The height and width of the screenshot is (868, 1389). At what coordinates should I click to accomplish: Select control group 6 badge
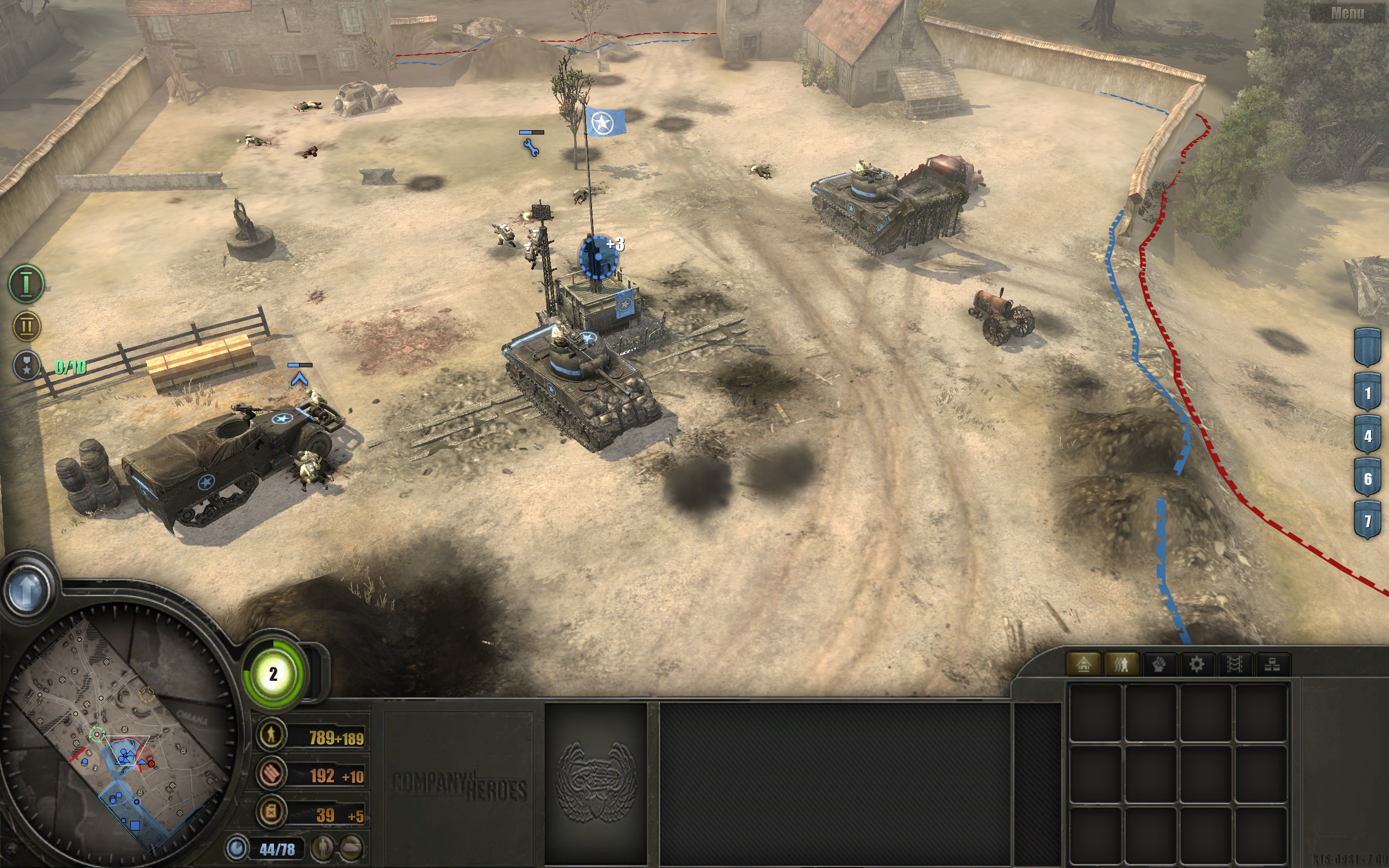coord(1367,478)
